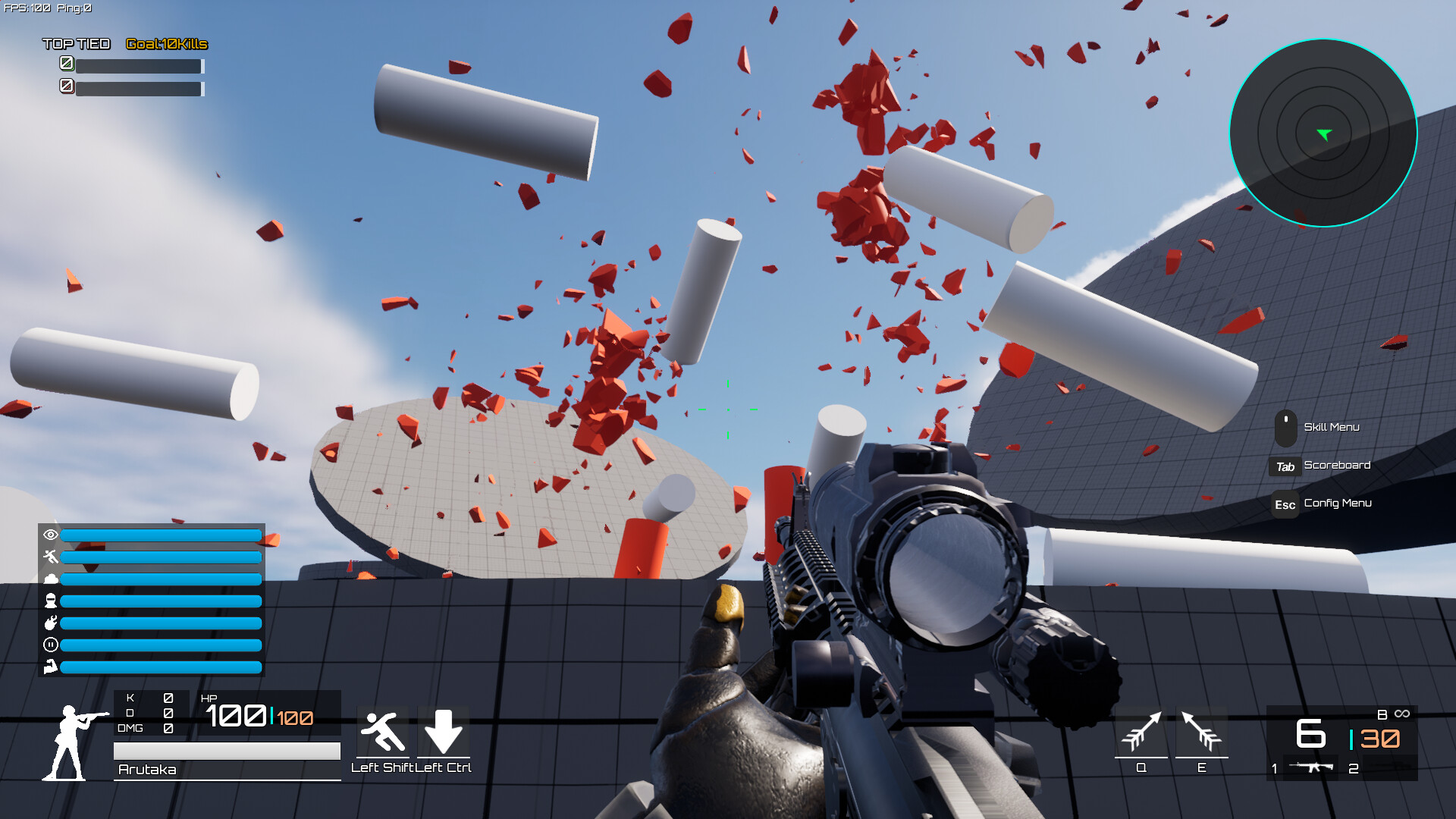Click the cloud jump skill icon

(x=50, y=579)
